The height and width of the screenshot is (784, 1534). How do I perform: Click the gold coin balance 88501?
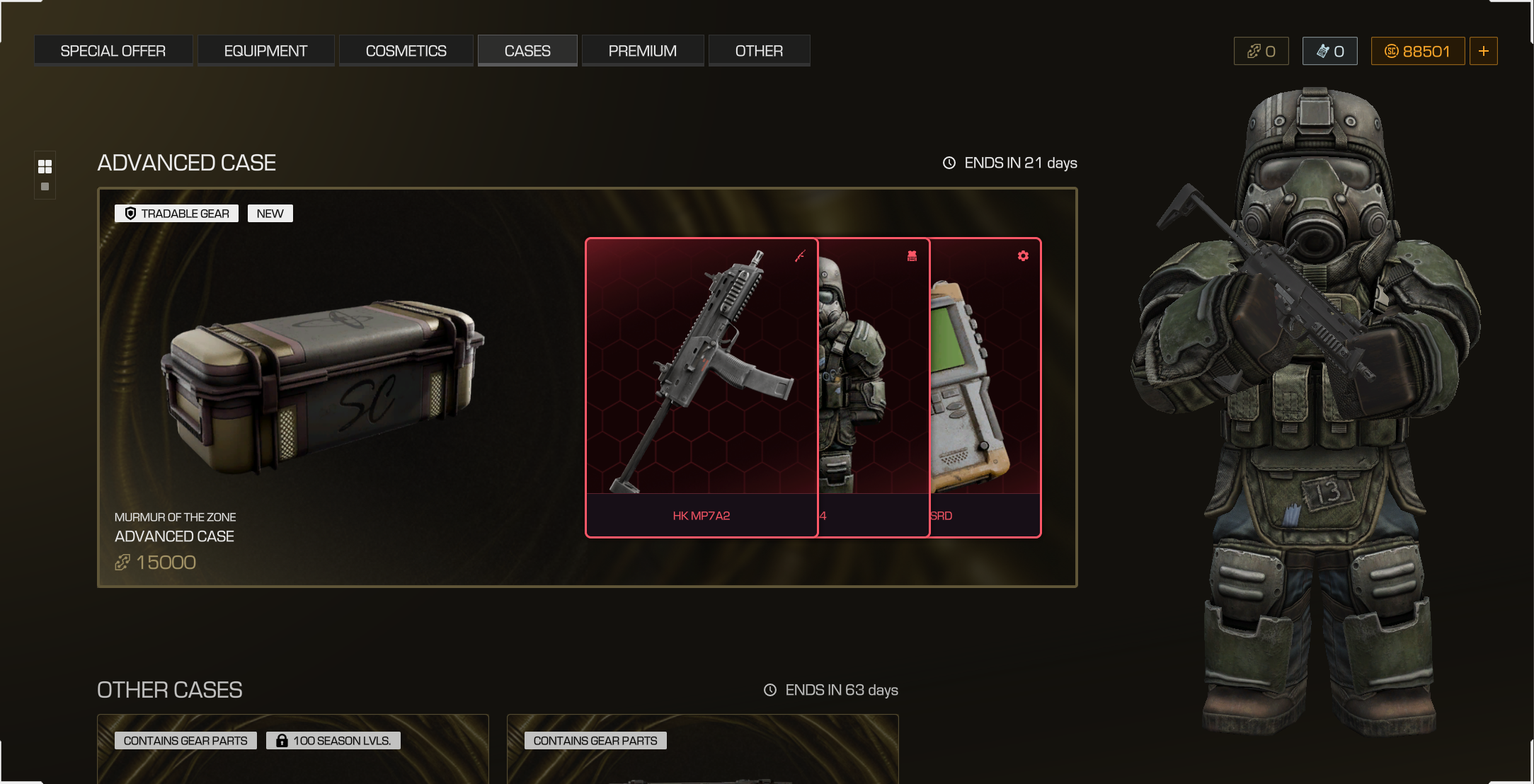1417,51
